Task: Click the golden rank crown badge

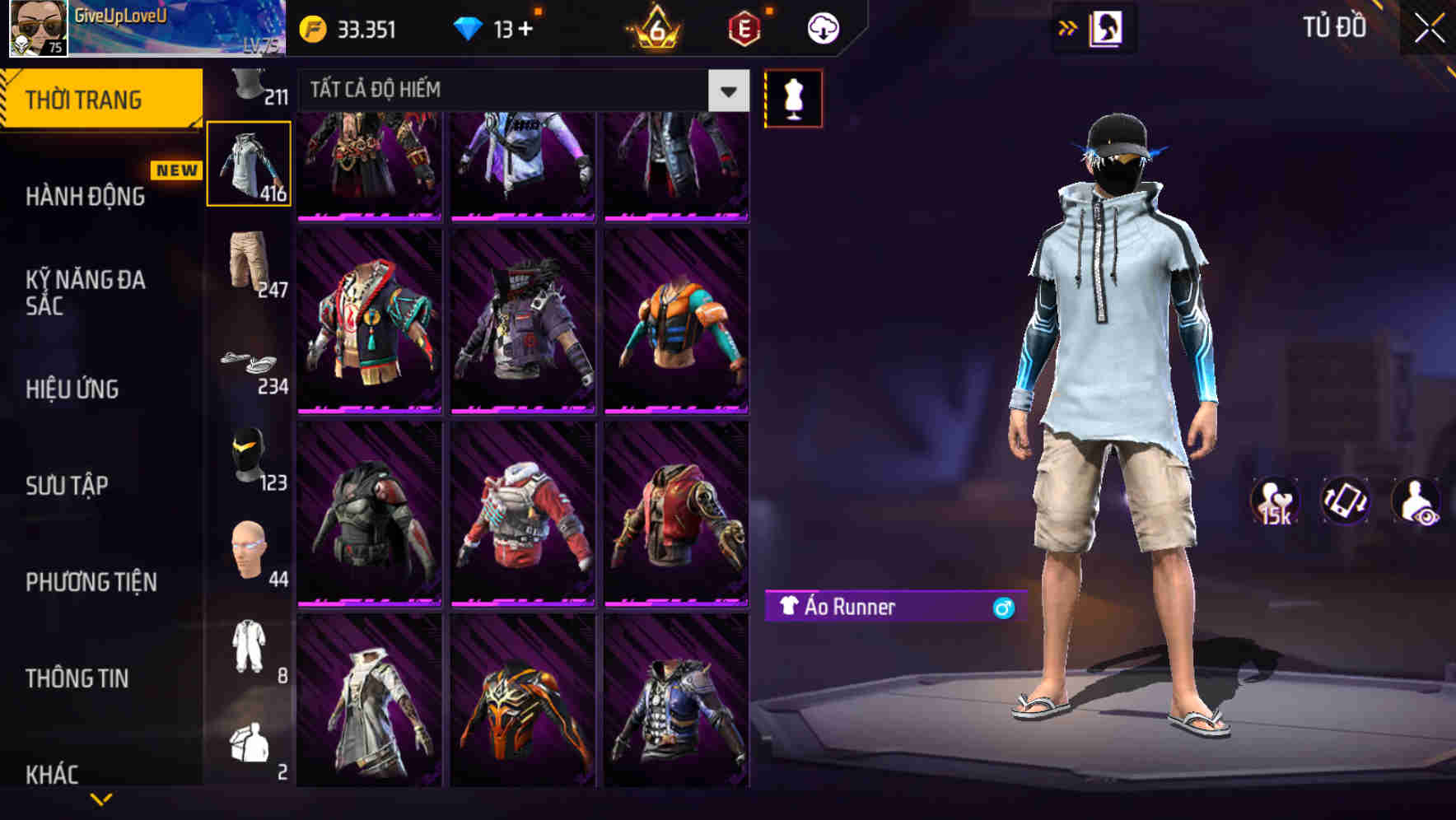Action: 651,27
